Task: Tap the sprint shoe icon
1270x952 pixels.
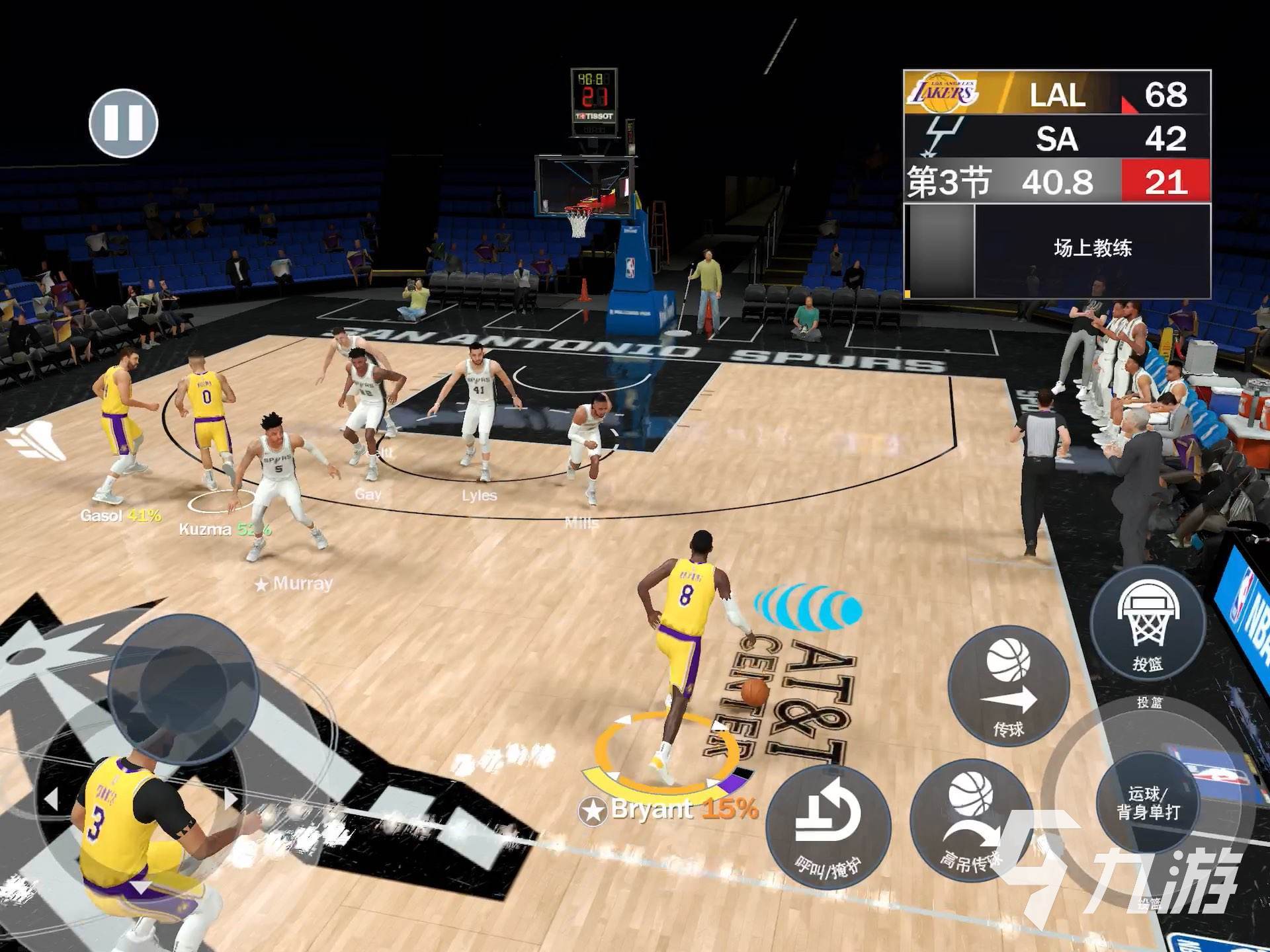Action: (38, 440)
